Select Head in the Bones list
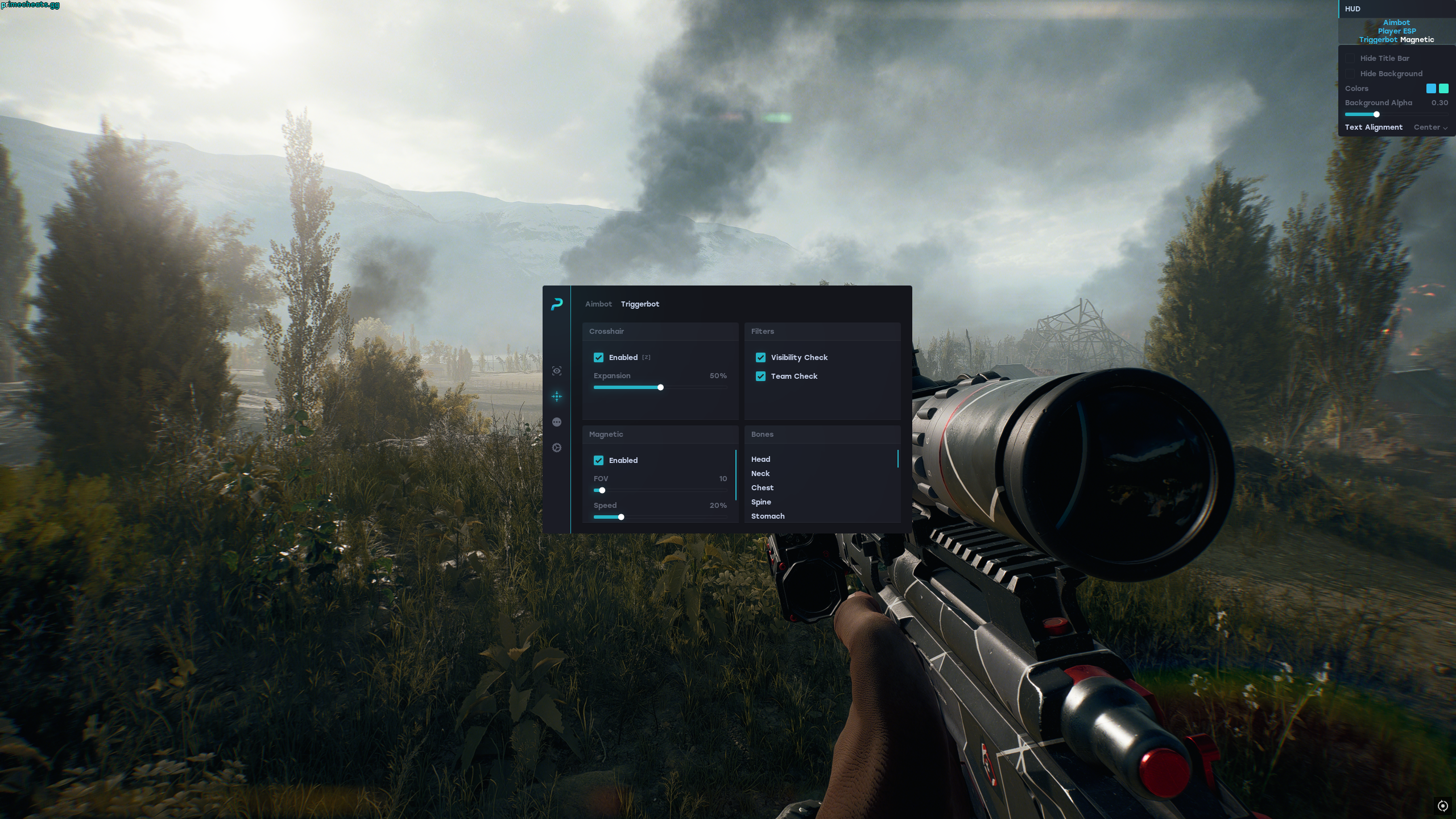Viewport: 1456px width, 819px height. [761, 459]
